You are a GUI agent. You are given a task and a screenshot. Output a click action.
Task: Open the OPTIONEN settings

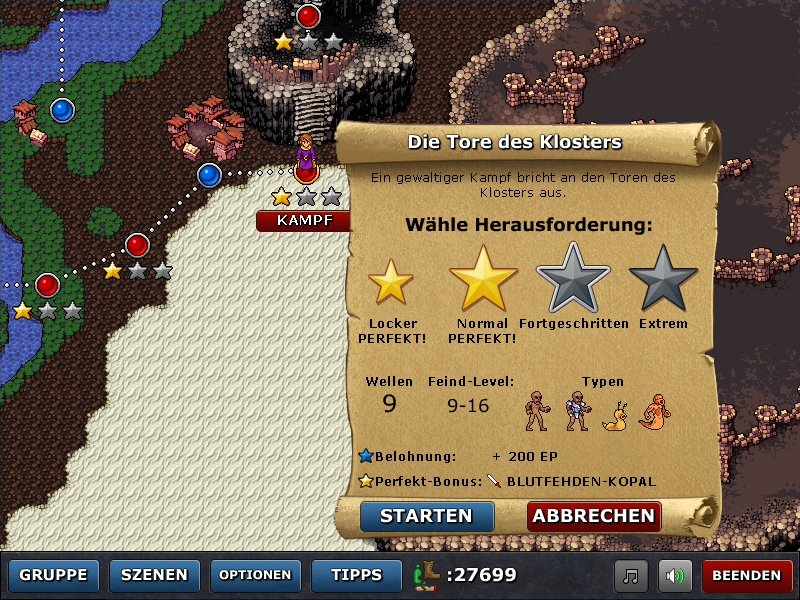tap(255, 575)
